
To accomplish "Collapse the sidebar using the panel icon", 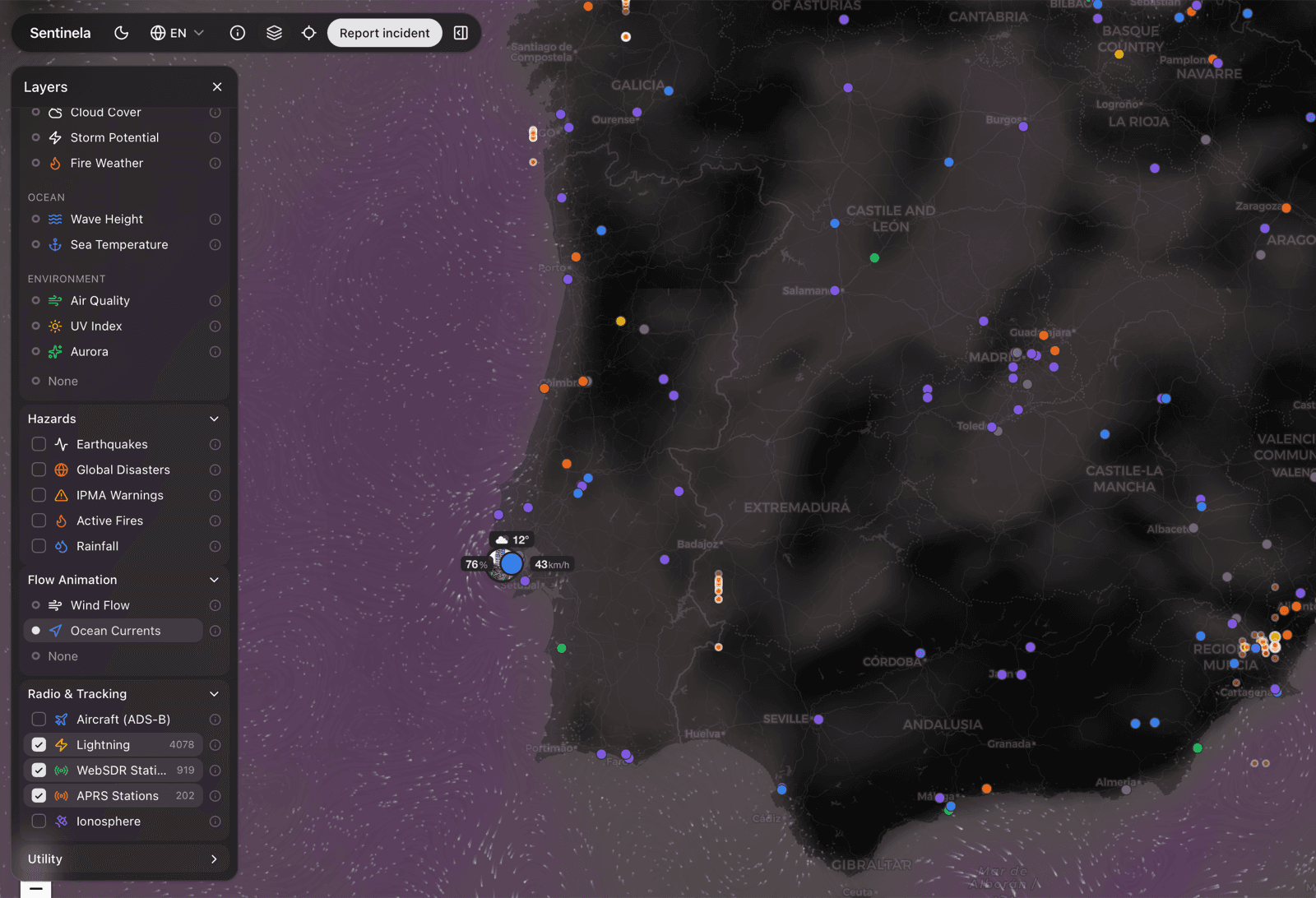I will (x=461, y=33).
